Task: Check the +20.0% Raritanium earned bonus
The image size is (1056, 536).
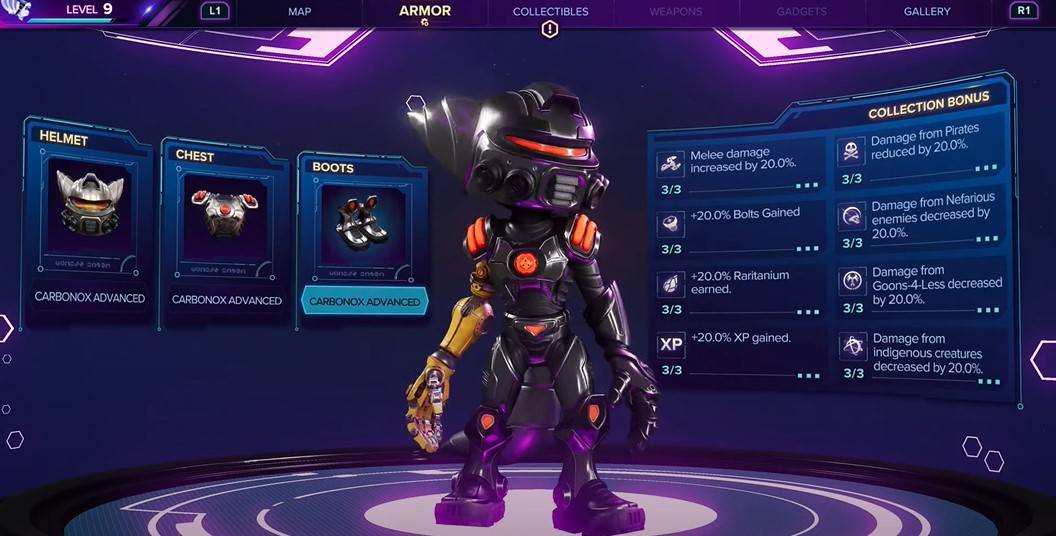Action: [x=740, y=289]
